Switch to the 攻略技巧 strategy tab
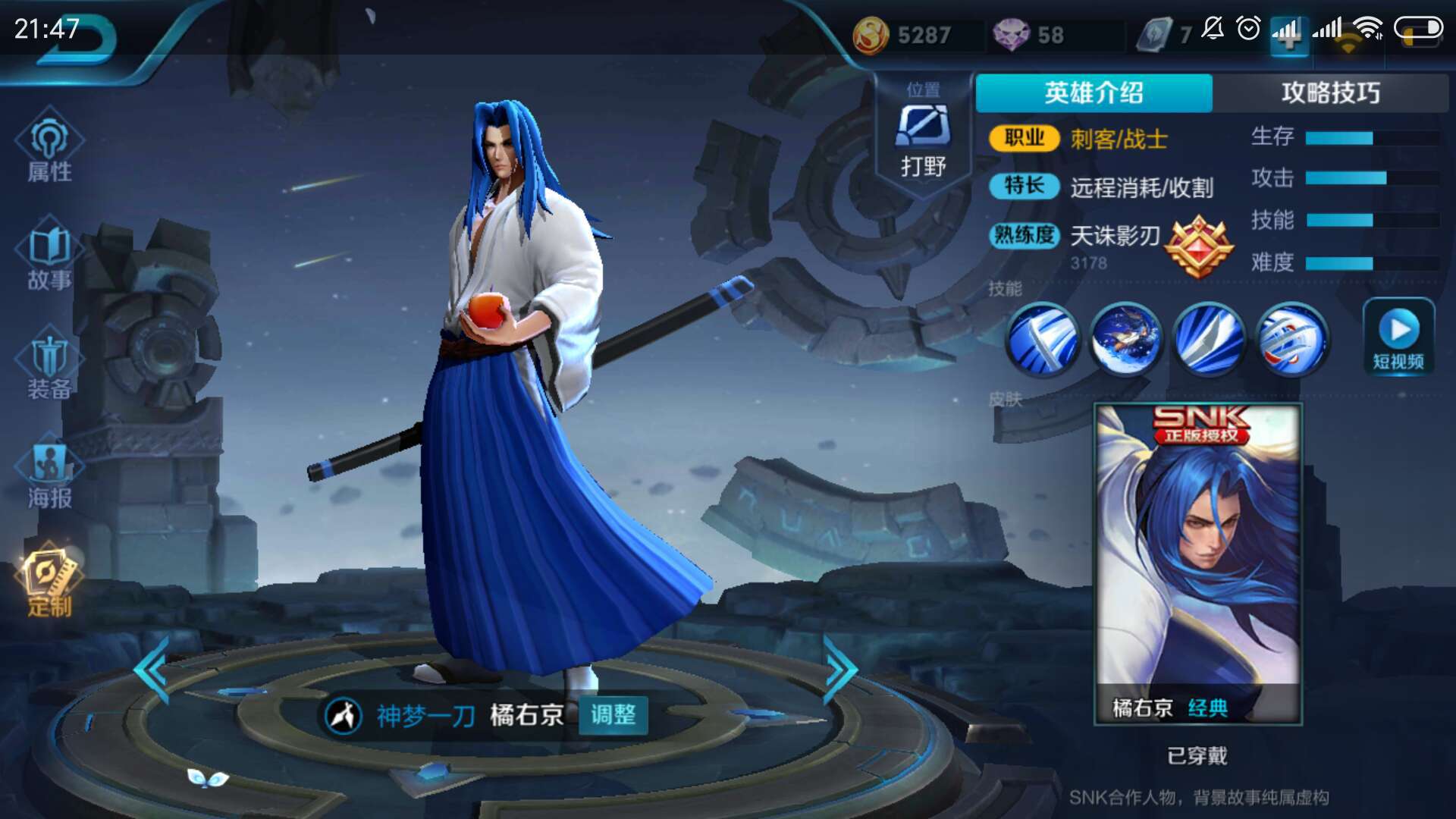Screen dimensions: 1456x819 [x=1331, y=92]
